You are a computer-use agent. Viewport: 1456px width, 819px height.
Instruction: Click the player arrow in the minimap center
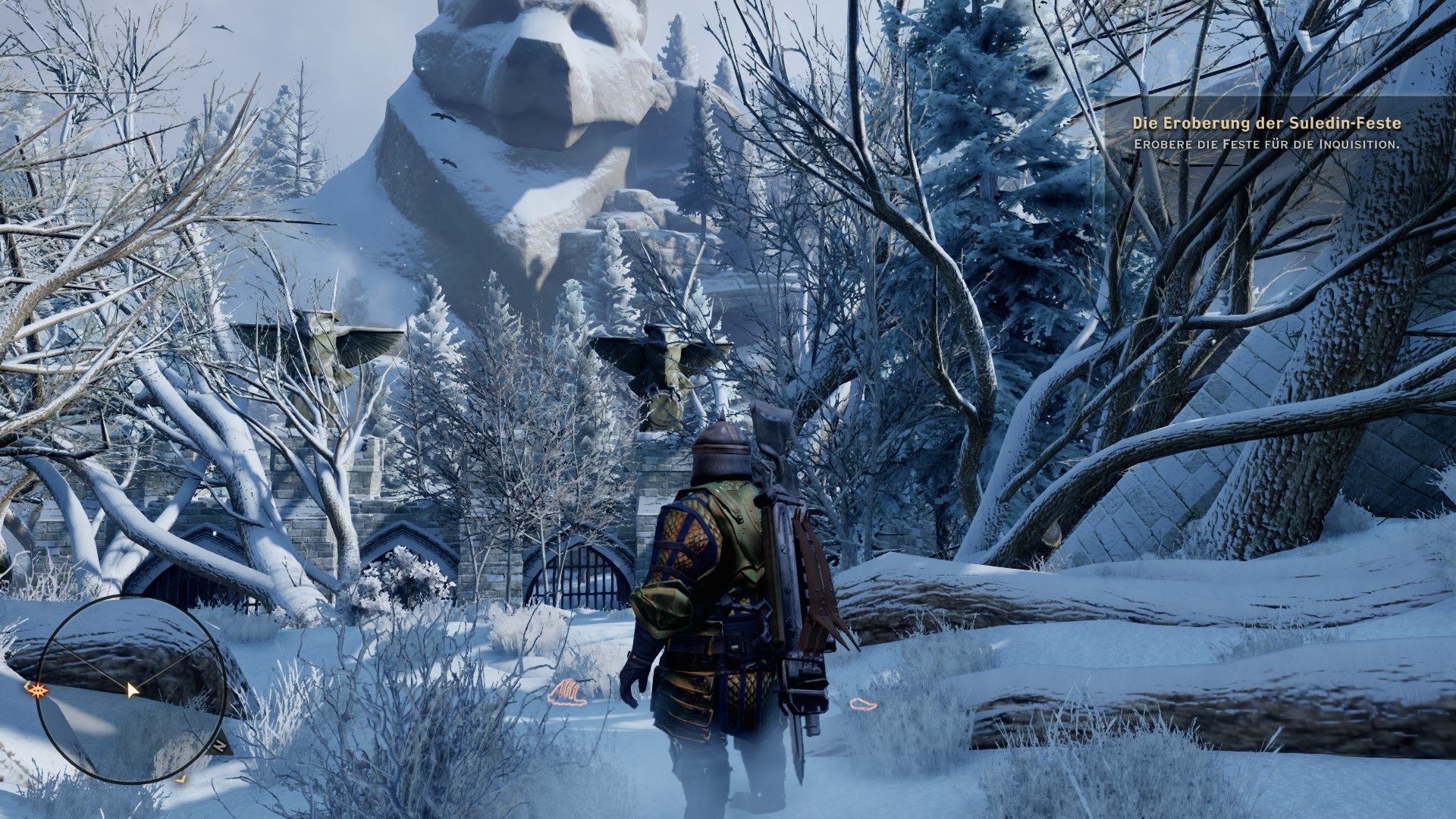click(132, 689)
